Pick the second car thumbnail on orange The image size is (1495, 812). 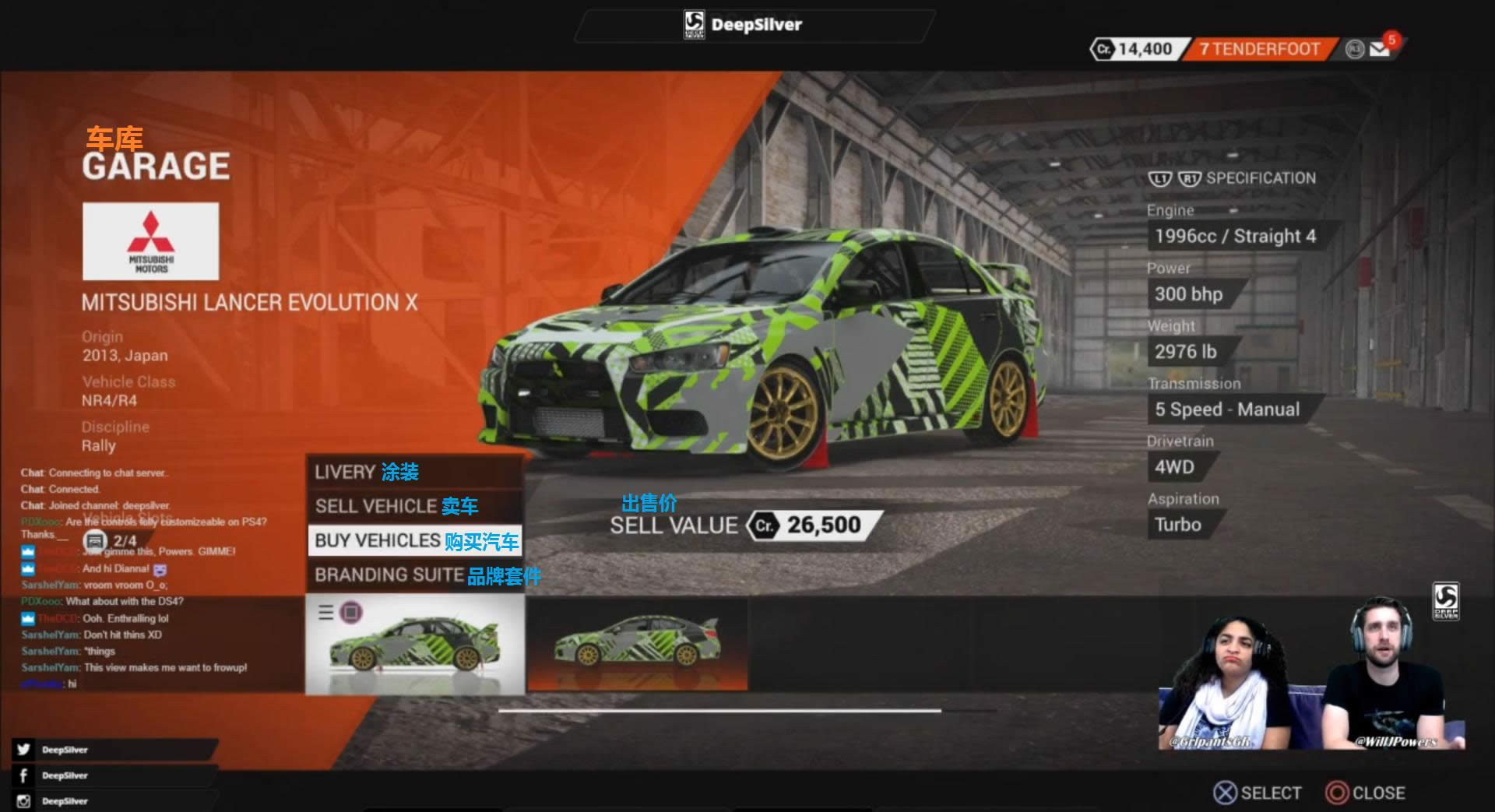click(x=637, y=645)
